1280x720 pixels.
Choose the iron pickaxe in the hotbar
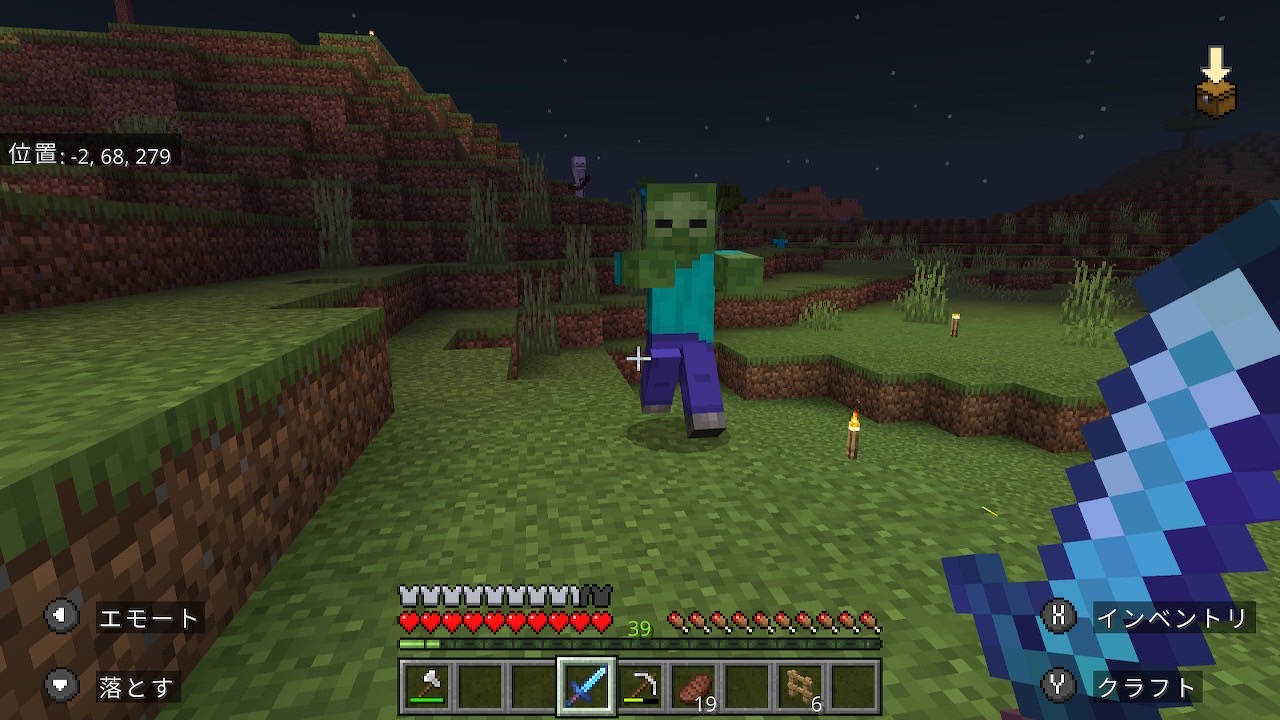click(640, 686)
